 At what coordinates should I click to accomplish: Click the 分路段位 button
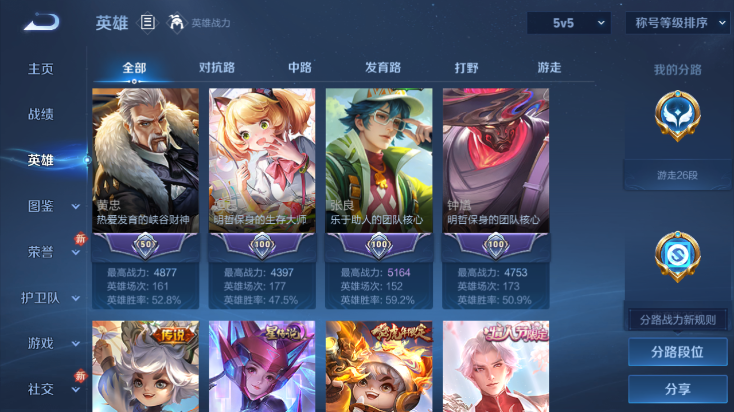(x=677, y=352)
